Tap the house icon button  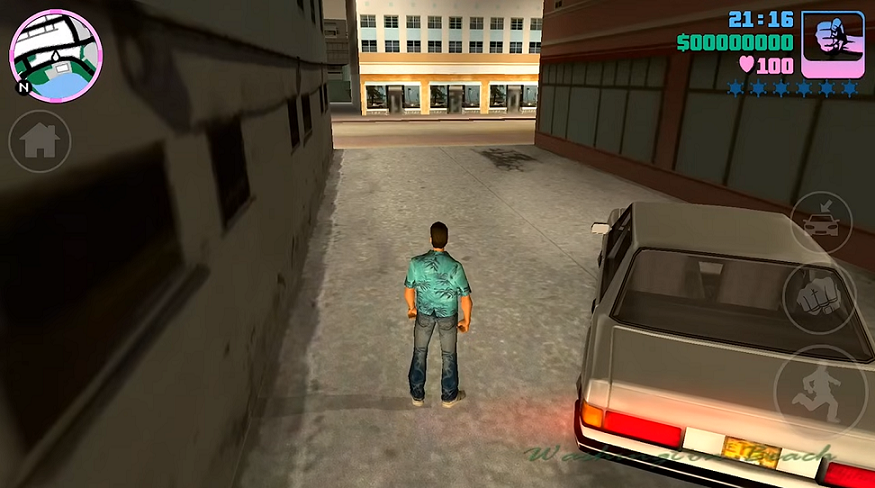click(x=40, y=141)
